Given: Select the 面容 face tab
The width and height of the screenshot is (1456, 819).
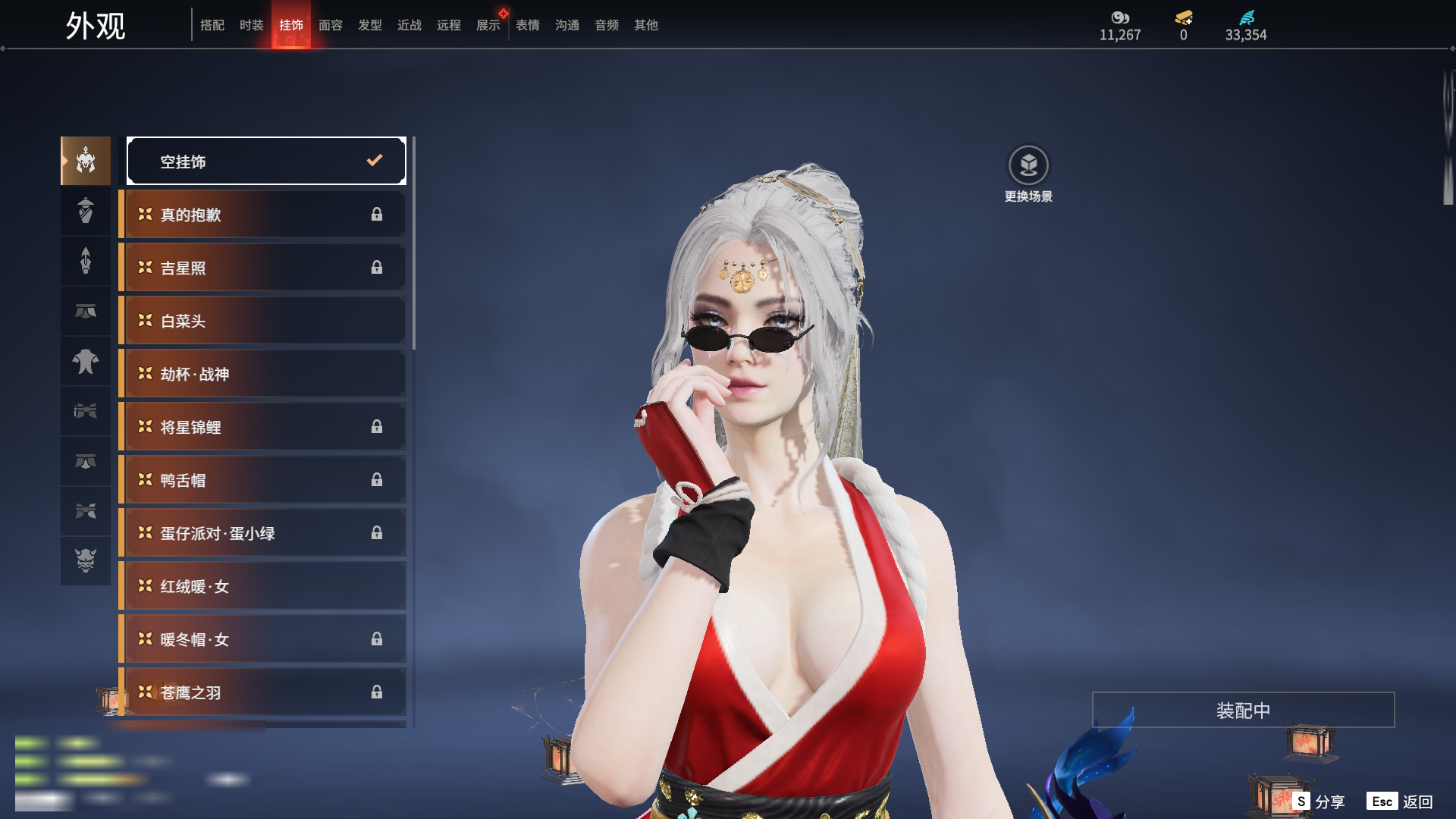Looking at the screenshot, I should tap(331, 25).
